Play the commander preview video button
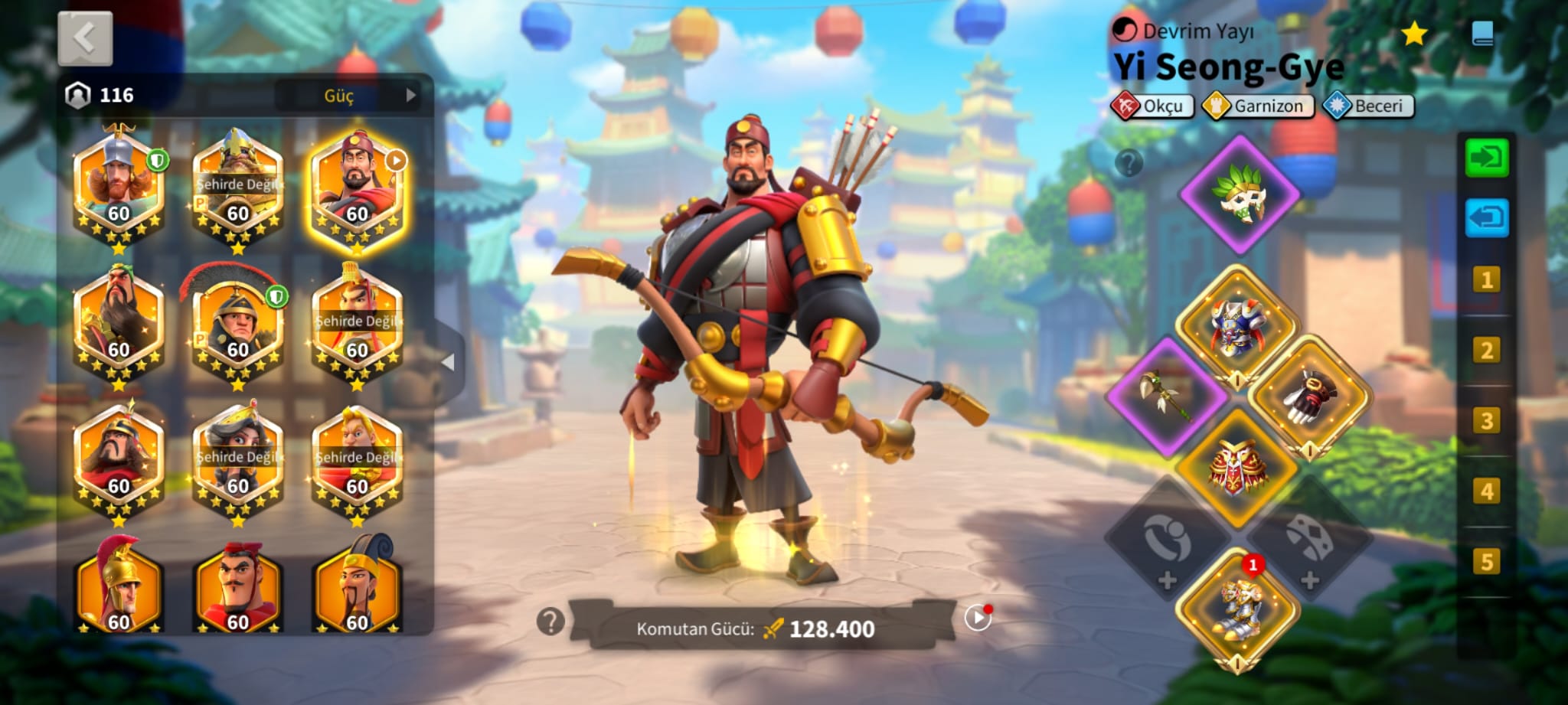 (978, 617)
